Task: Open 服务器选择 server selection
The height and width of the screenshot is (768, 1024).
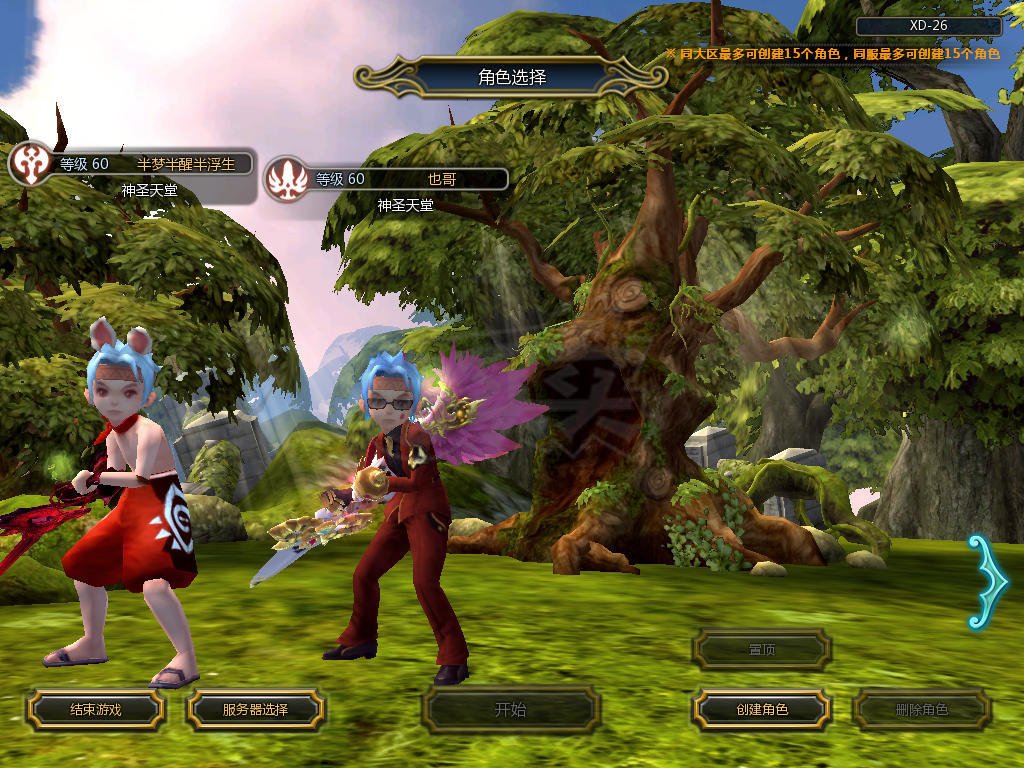Action: (255, 709)
